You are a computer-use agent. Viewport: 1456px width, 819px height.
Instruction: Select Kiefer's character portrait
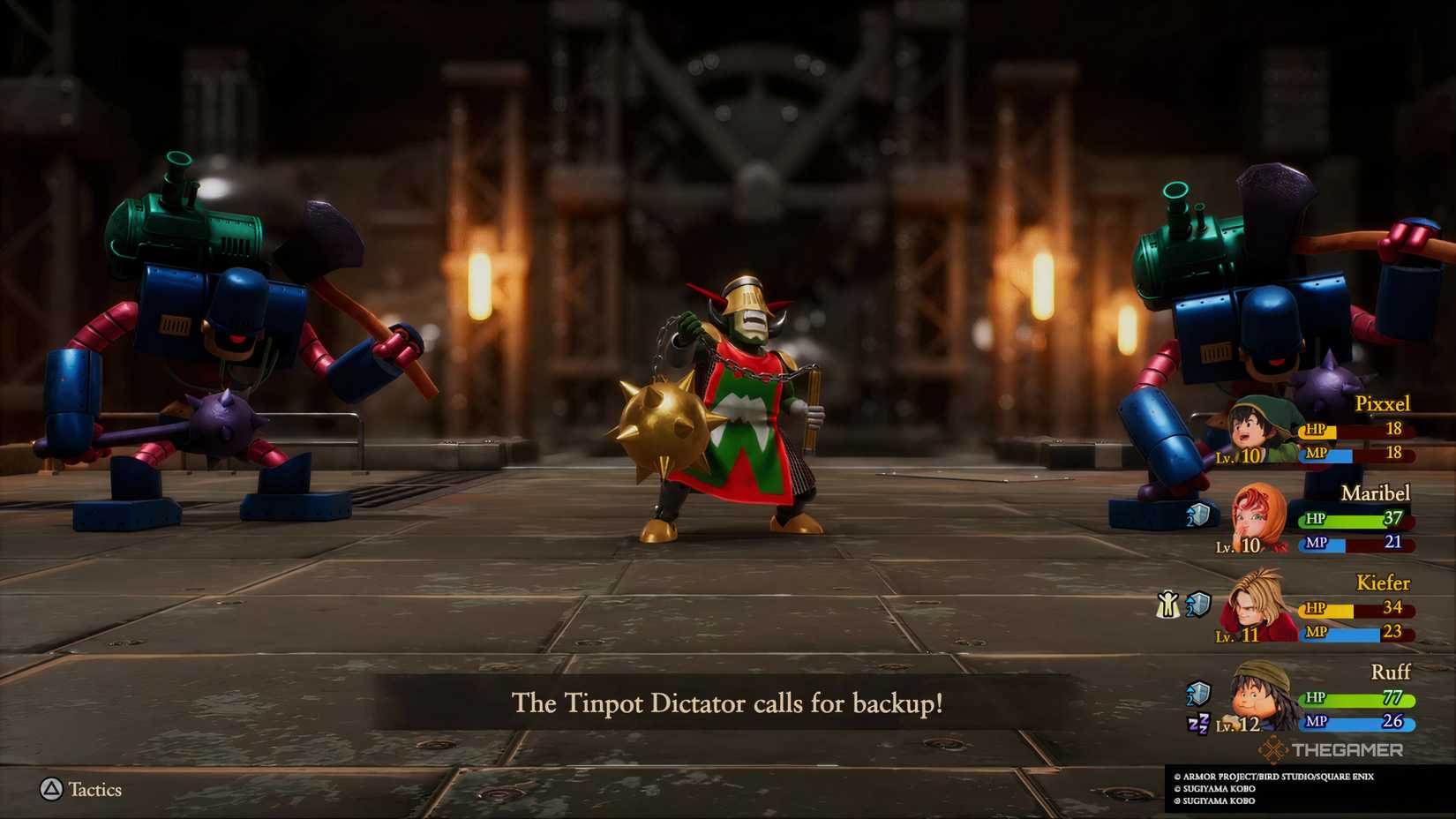1250,608
